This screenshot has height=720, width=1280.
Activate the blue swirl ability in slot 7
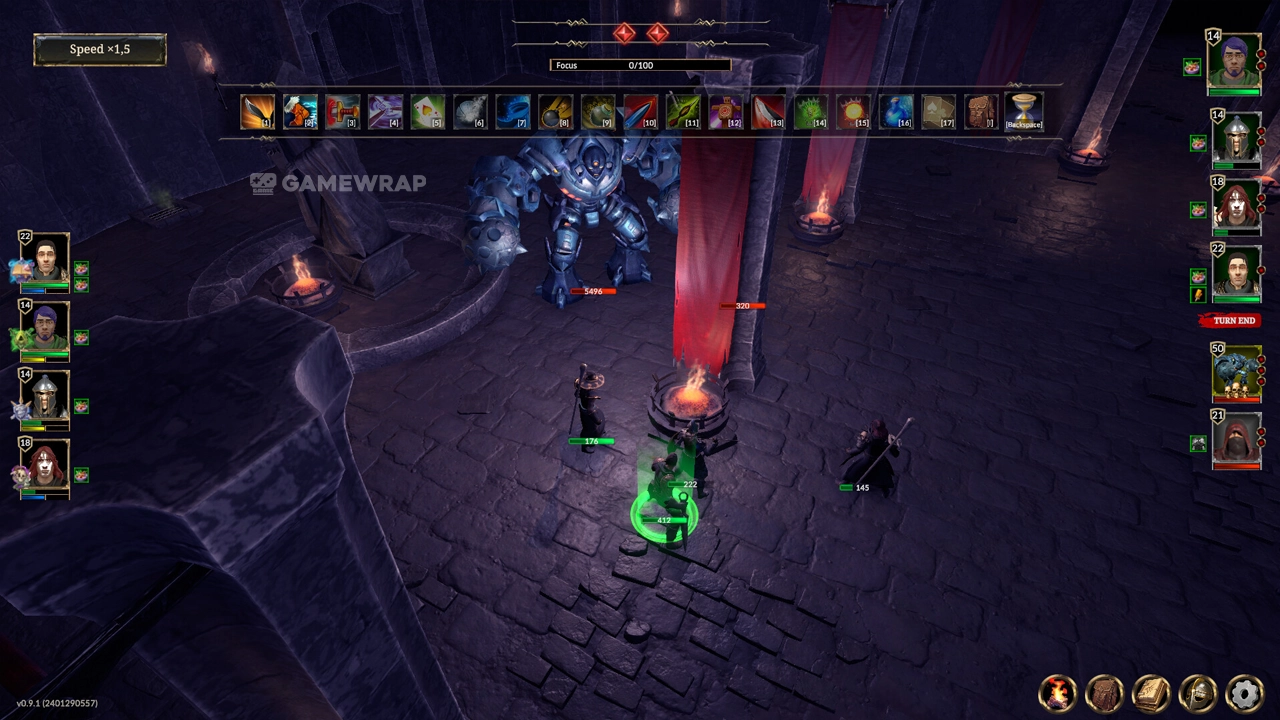(512, 111)
